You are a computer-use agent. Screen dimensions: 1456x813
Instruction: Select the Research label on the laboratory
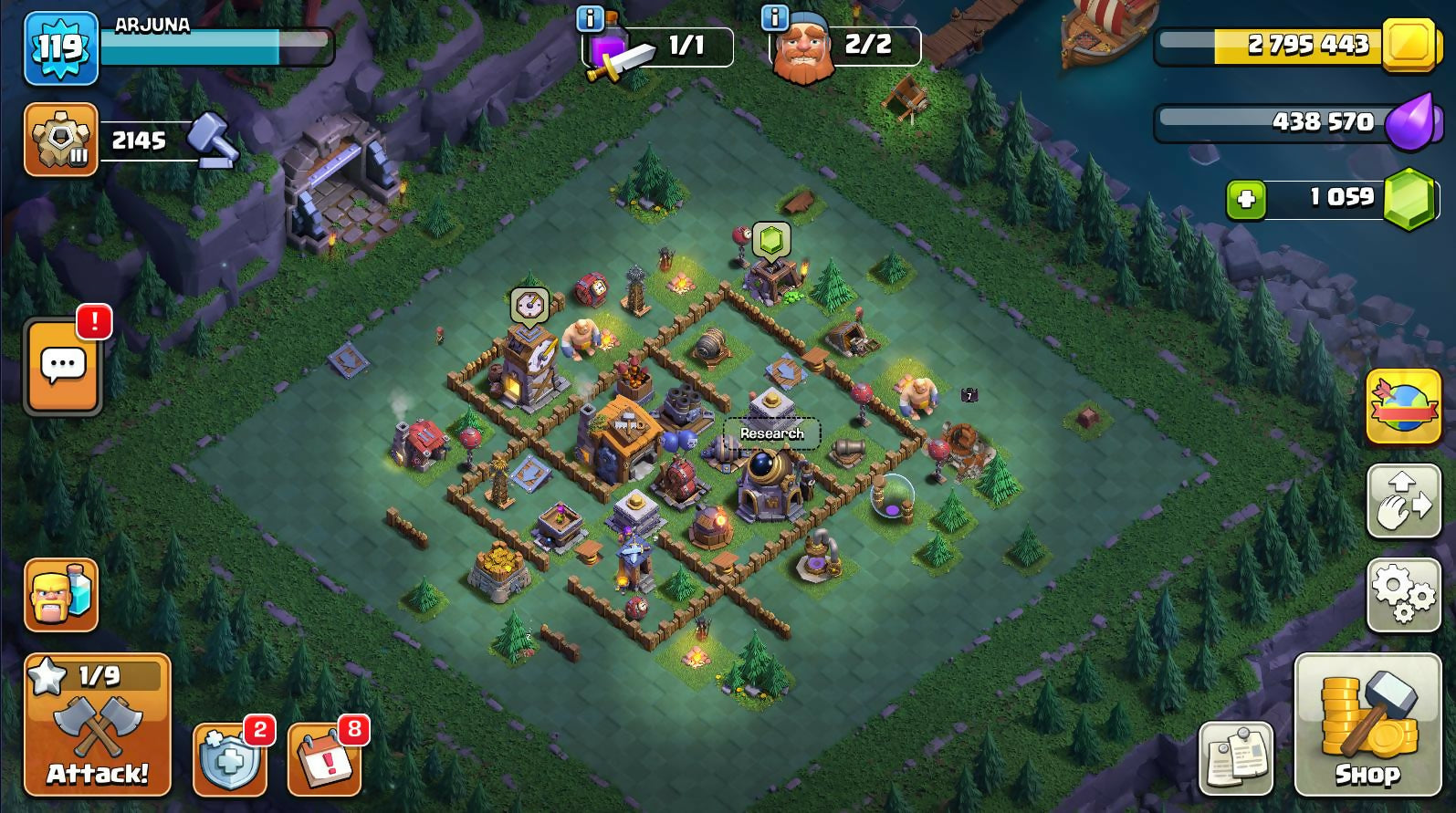[x=771, y=433]
